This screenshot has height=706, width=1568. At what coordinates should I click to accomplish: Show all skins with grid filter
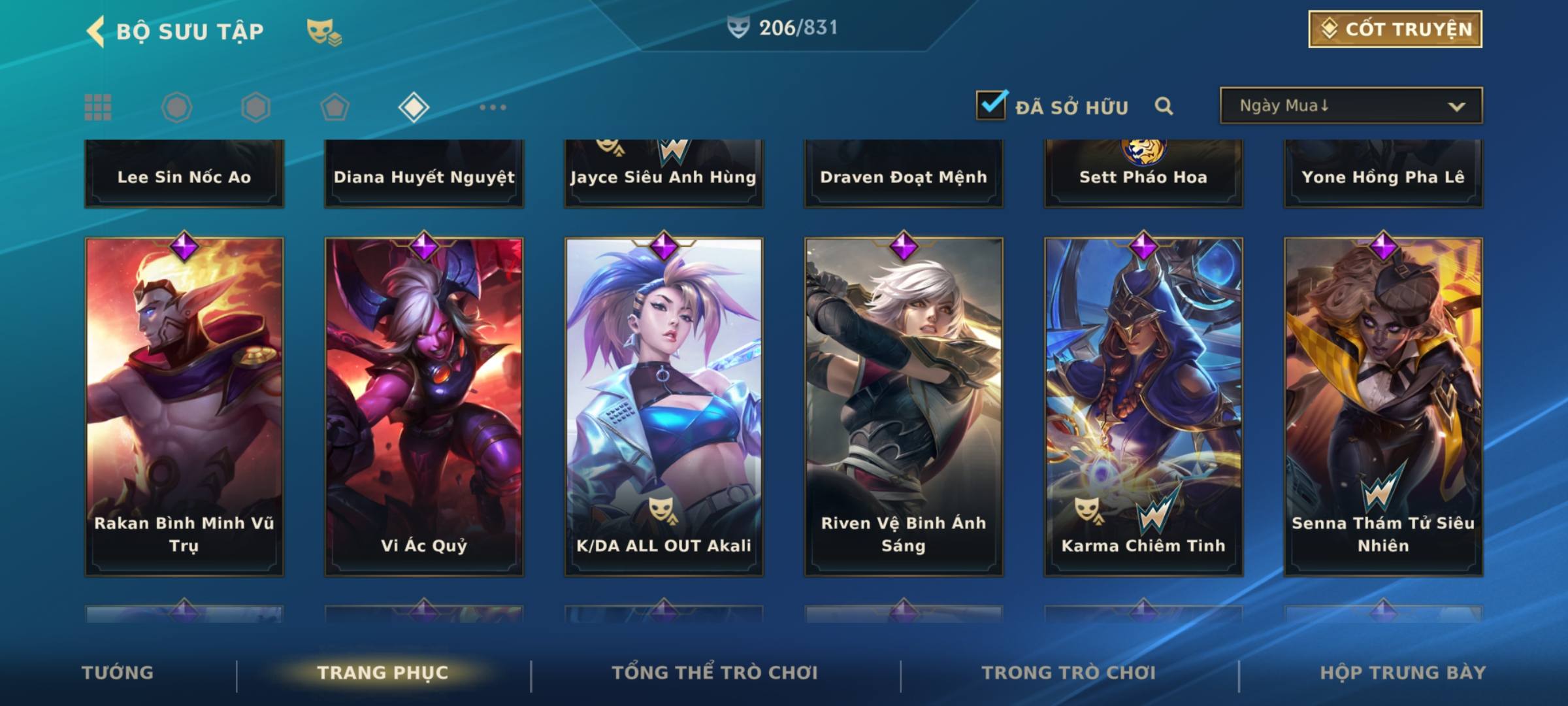(98, 107)
